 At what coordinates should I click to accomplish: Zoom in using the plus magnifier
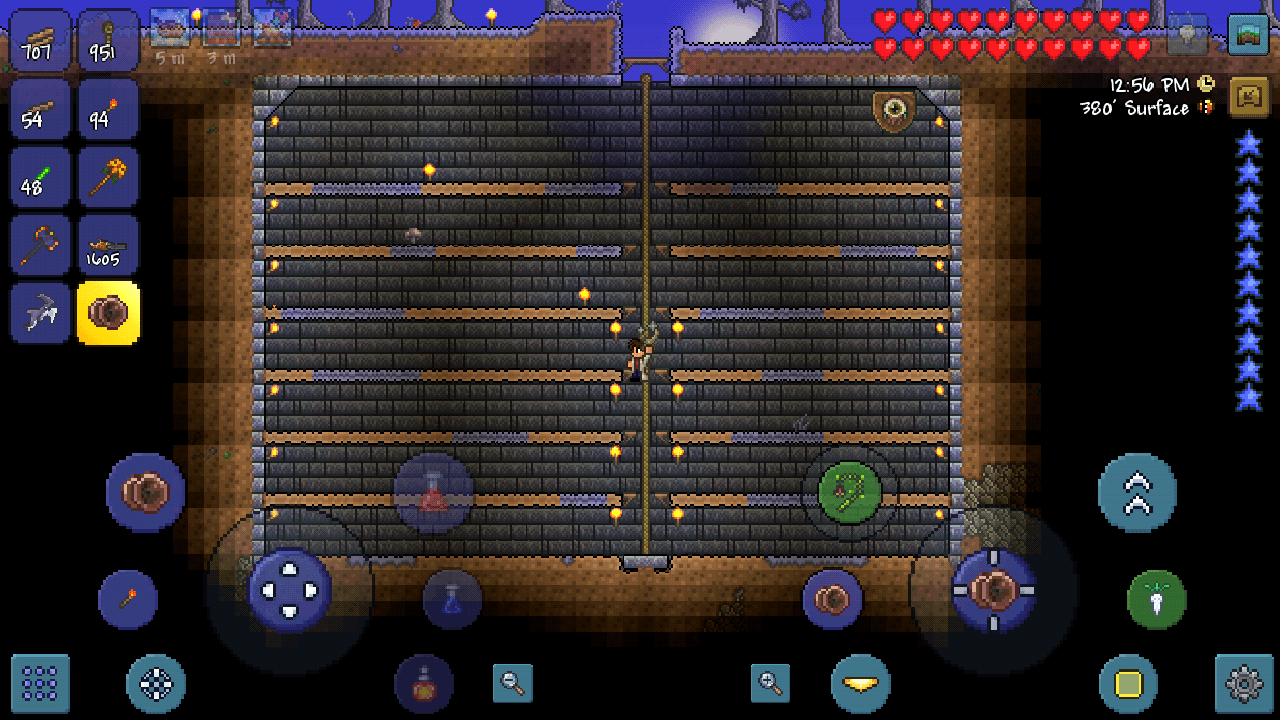[770, 685]
